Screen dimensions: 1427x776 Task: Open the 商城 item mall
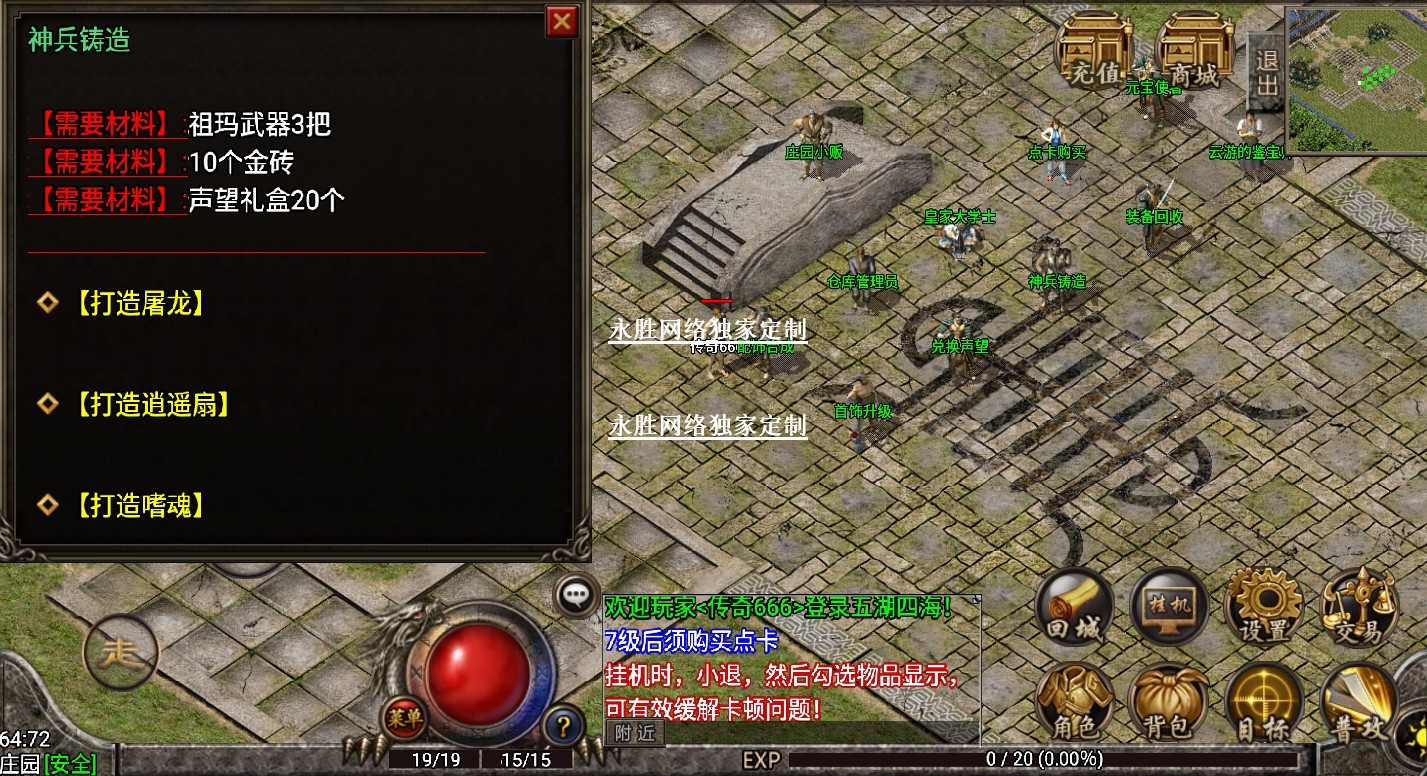pos(1194,52)
